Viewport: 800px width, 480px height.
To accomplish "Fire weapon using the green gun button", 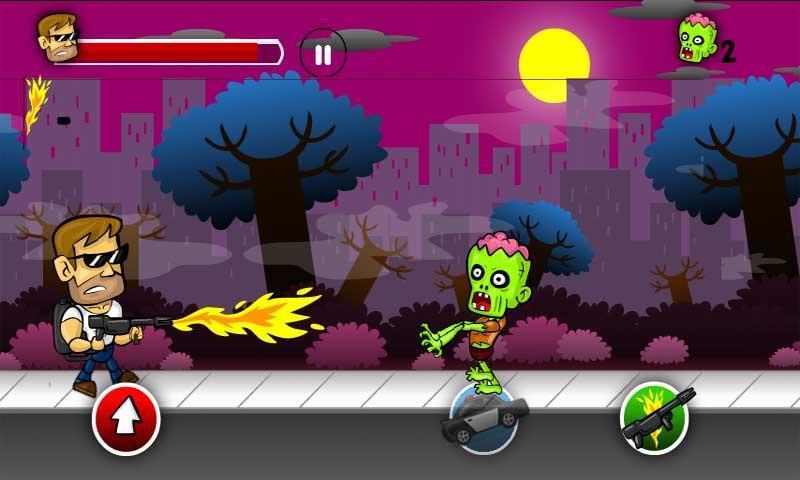I will coord(654,416).
